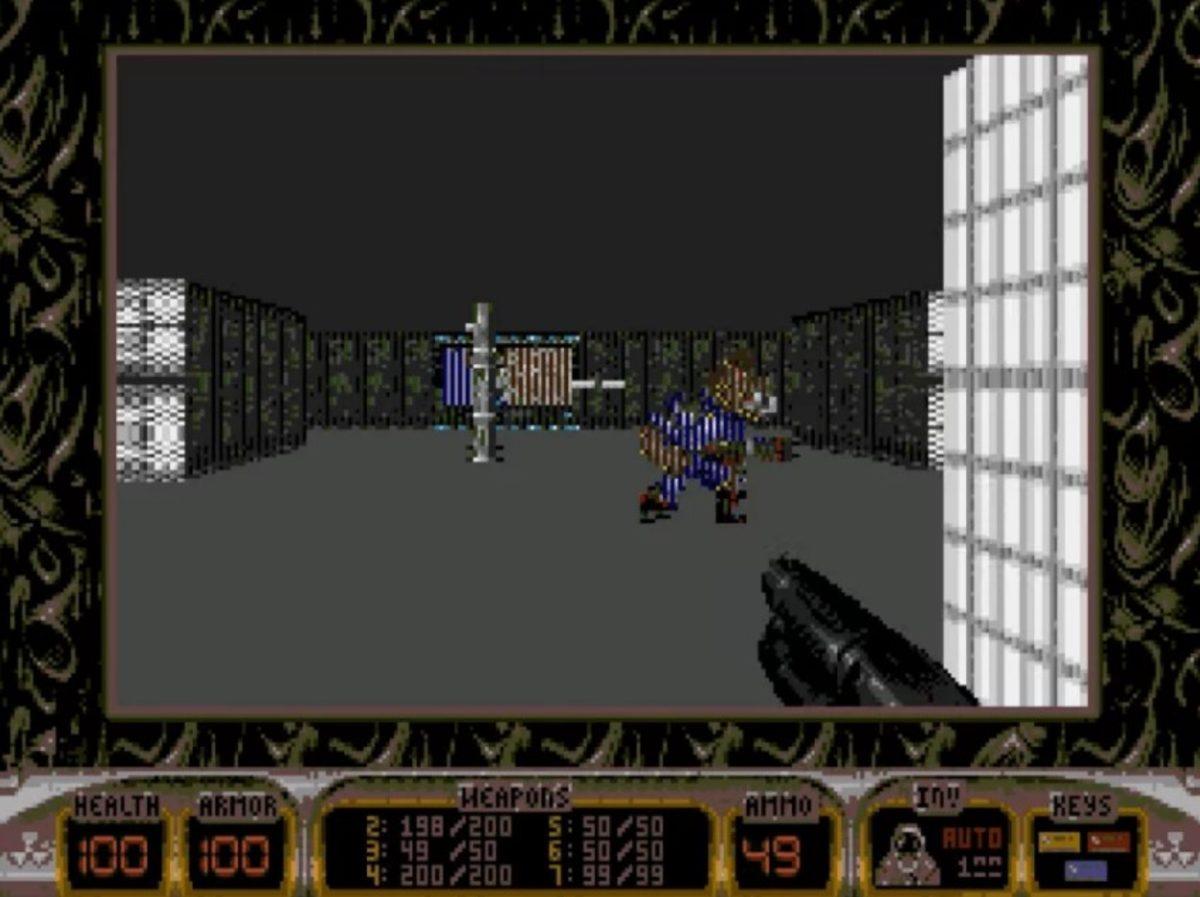Click the red keycard in the Keys panel
The image size is (1200, 897).
point(1108,842)
